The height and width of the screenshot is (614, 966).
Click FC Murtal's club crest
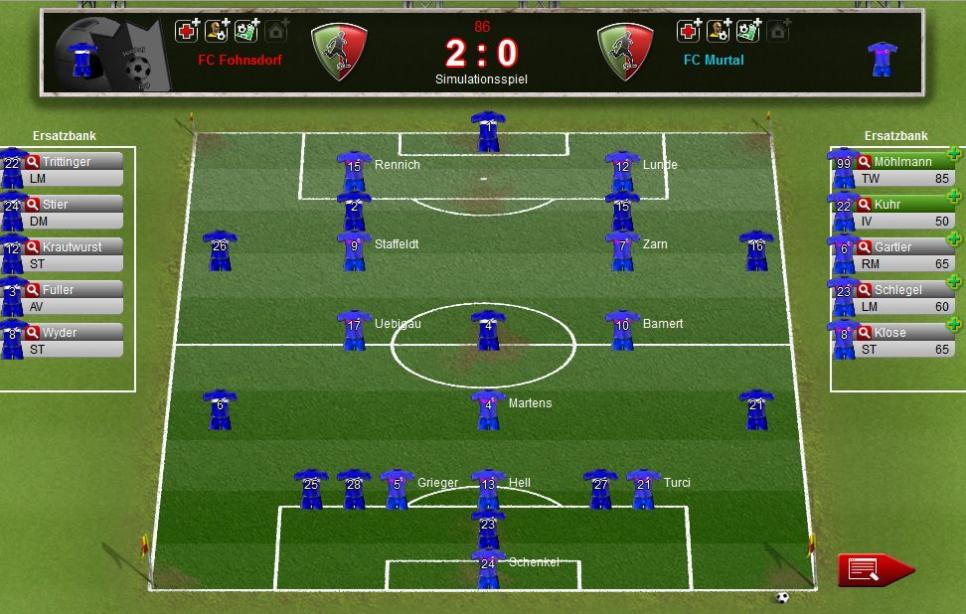(625, 50)
